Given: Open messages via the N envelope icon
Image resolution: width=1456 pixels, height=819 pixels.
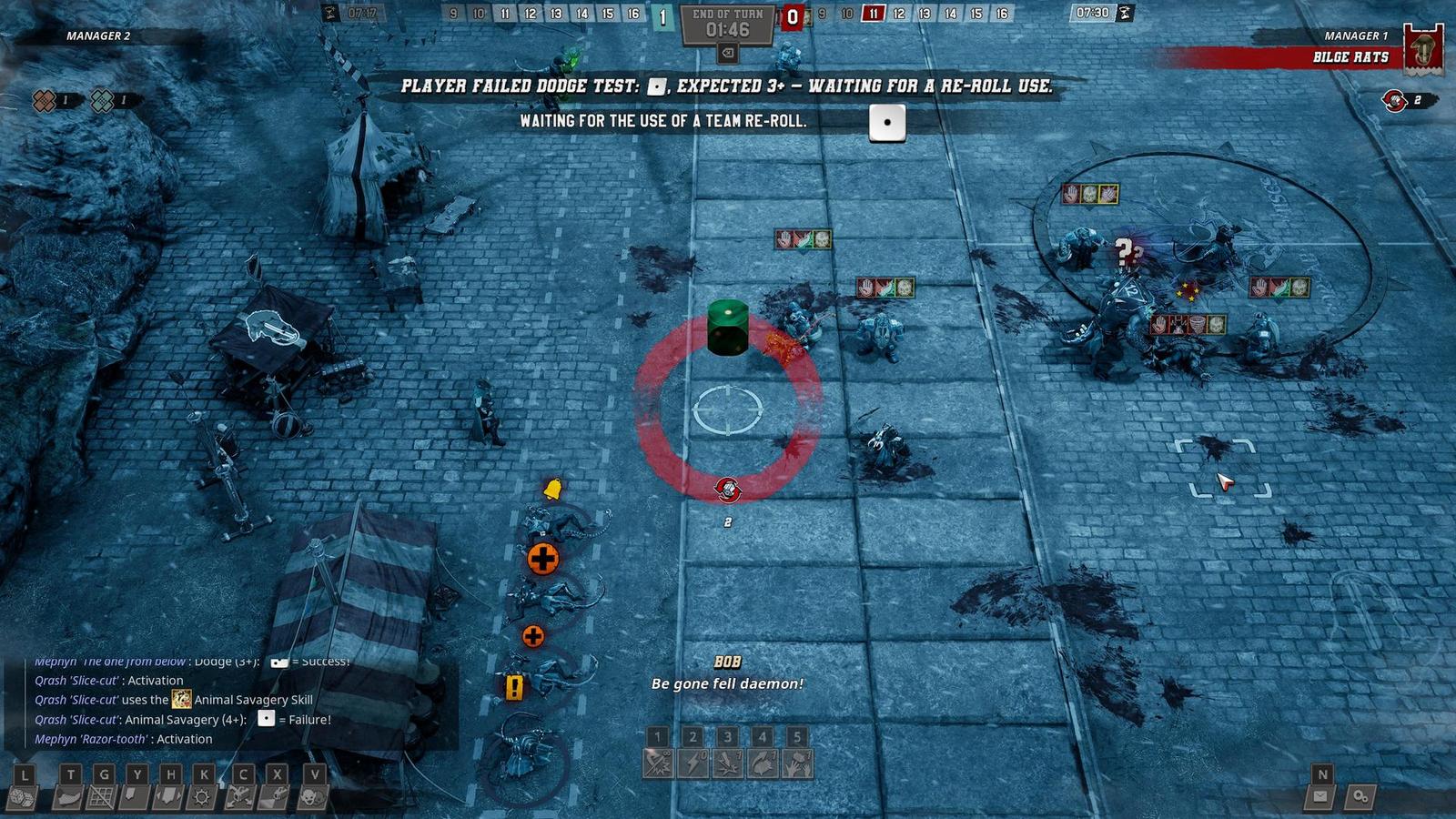Looking at the screenshot, I should click(1319, 798).
